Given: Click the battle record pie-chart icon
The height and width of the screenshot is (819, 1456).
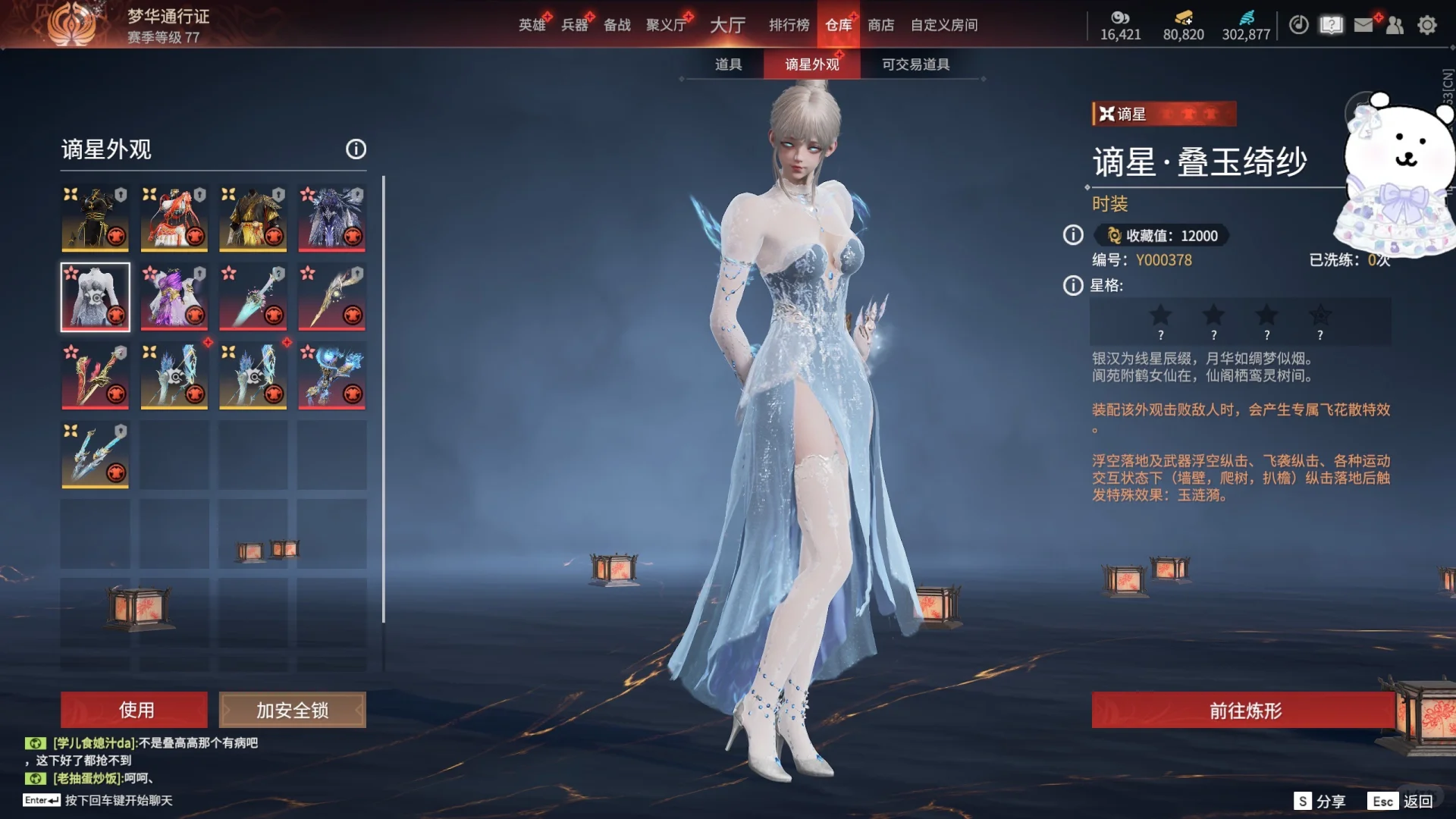Looking at the screenshot, I should click(1298, 25).
